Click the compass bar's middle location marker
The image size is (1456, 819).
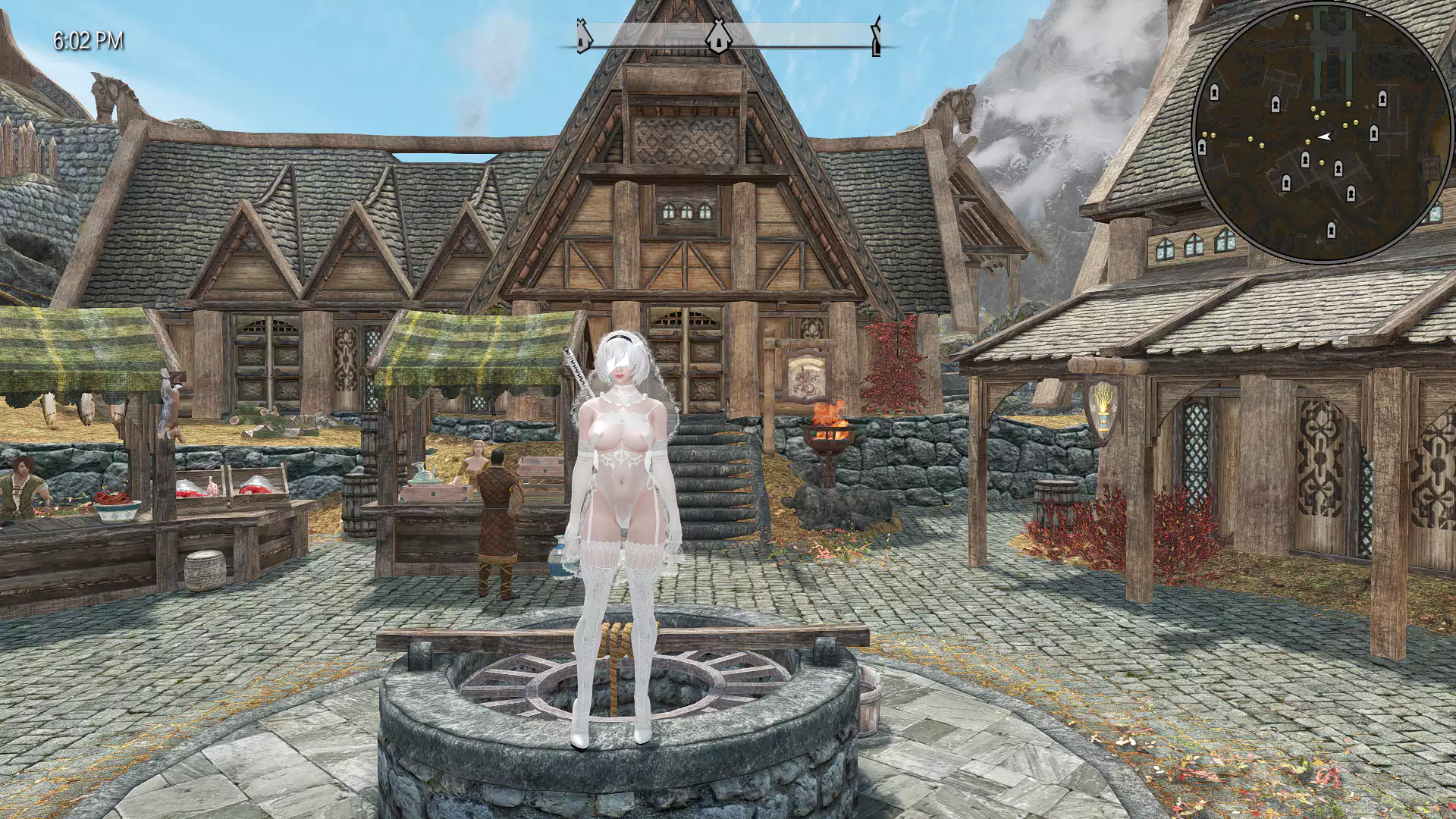(x=715, y=37)
